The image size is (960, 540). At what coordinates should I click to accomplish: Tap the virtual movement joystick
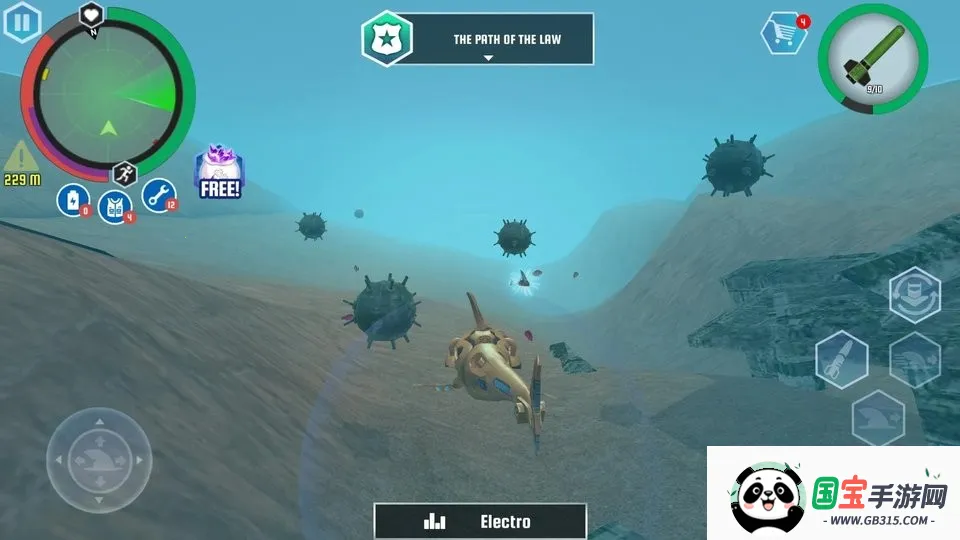(x=98, y=459)
